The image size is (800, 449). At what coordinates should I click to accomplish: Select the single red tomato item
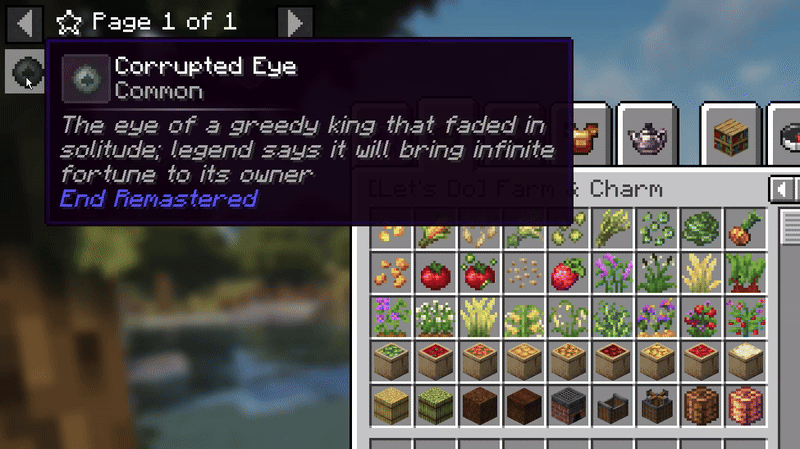[434, 274]
